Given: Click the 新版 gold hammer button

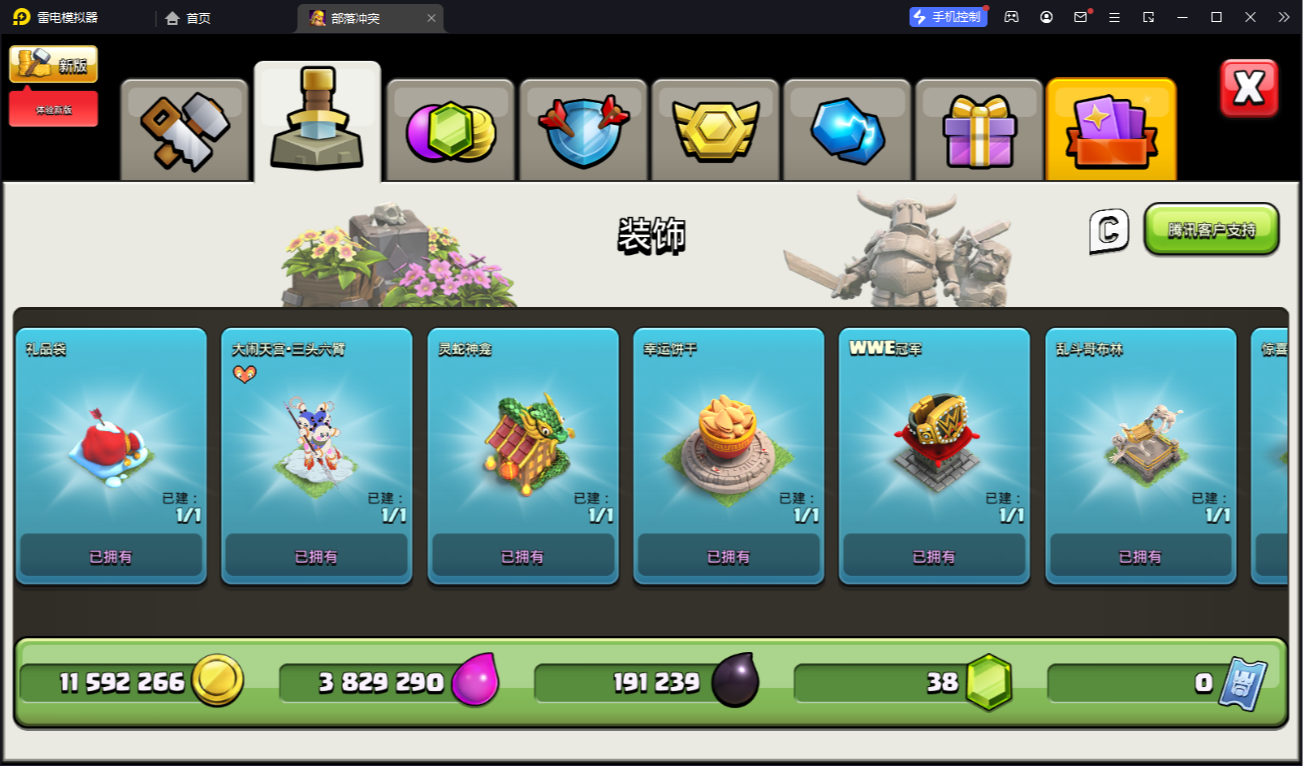Looking at the screenshot, I should (x=54, y=65).
